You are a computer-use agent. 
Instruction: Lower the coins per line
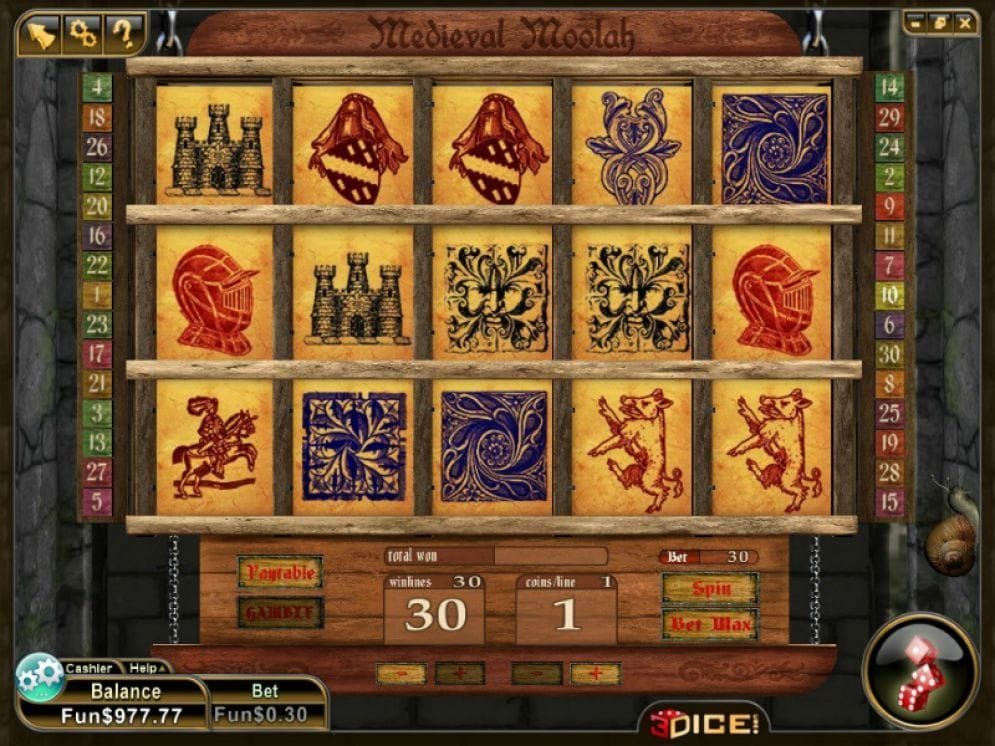536,674
